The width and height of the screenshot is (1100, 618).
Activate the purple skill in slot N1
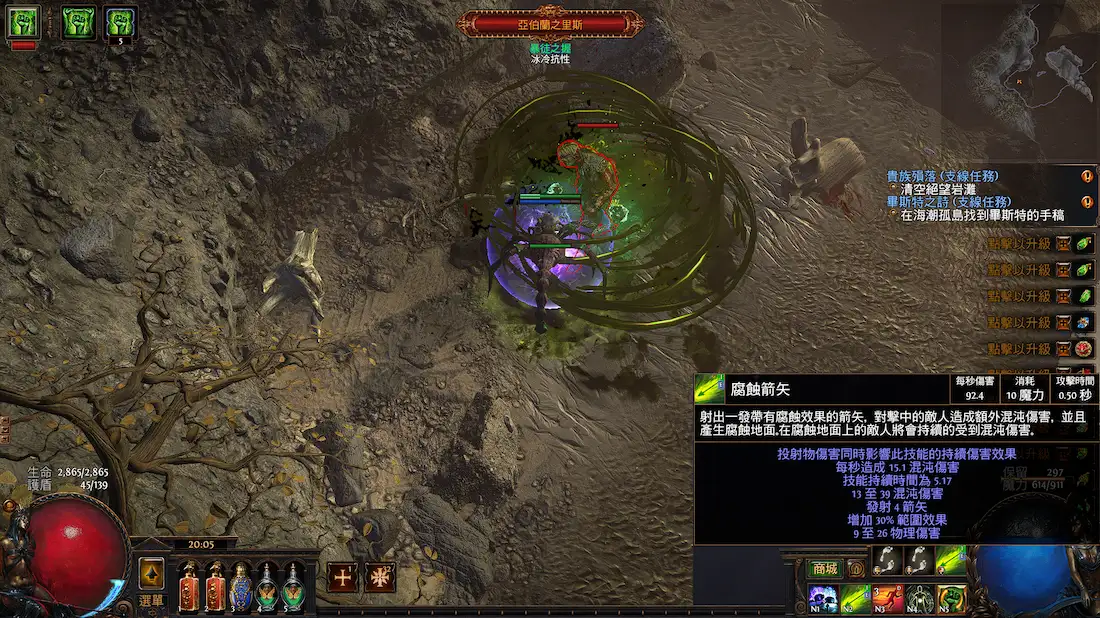821,599
